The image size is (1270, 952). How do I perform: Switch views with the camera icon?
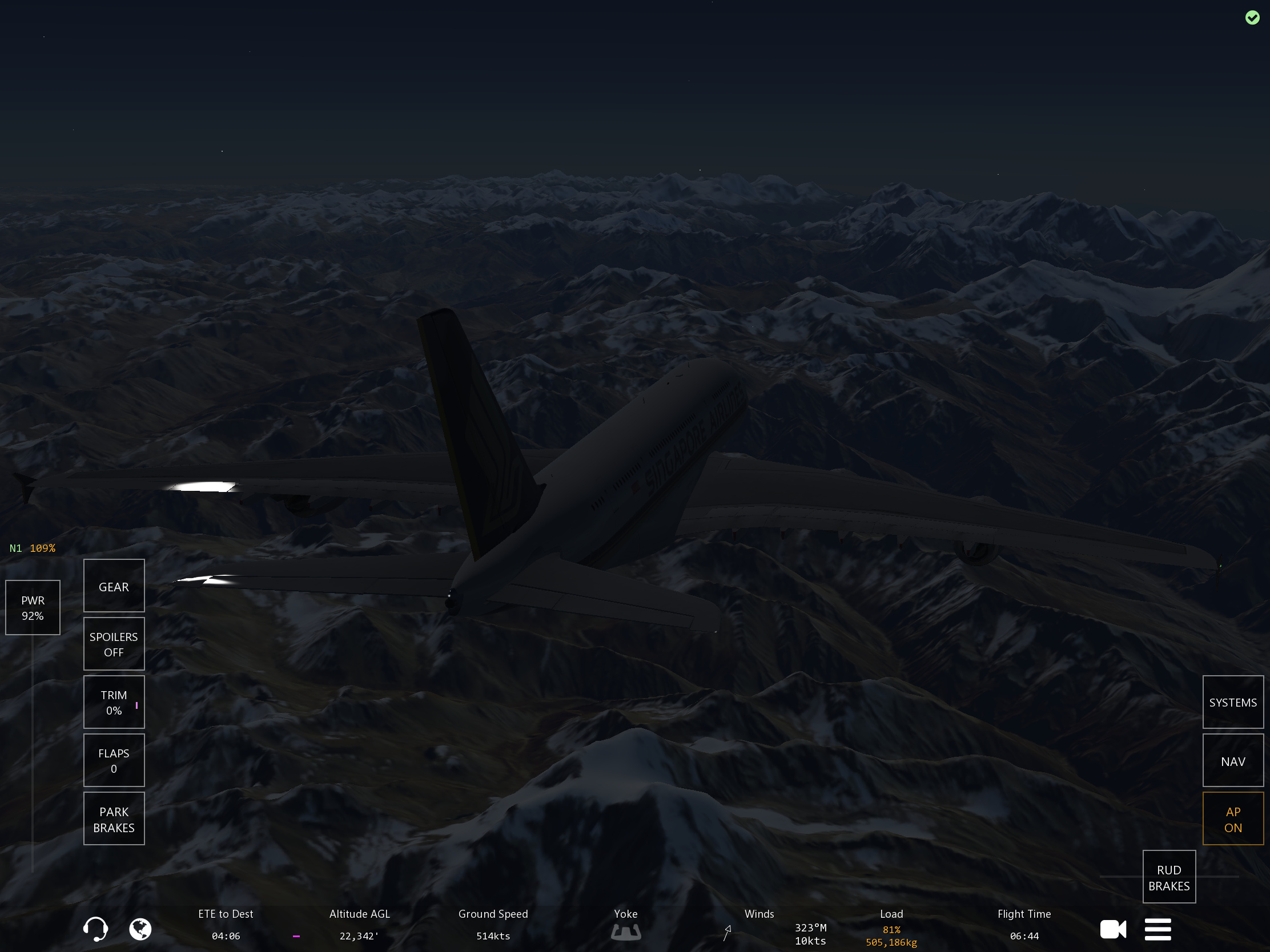[1113, 929]
